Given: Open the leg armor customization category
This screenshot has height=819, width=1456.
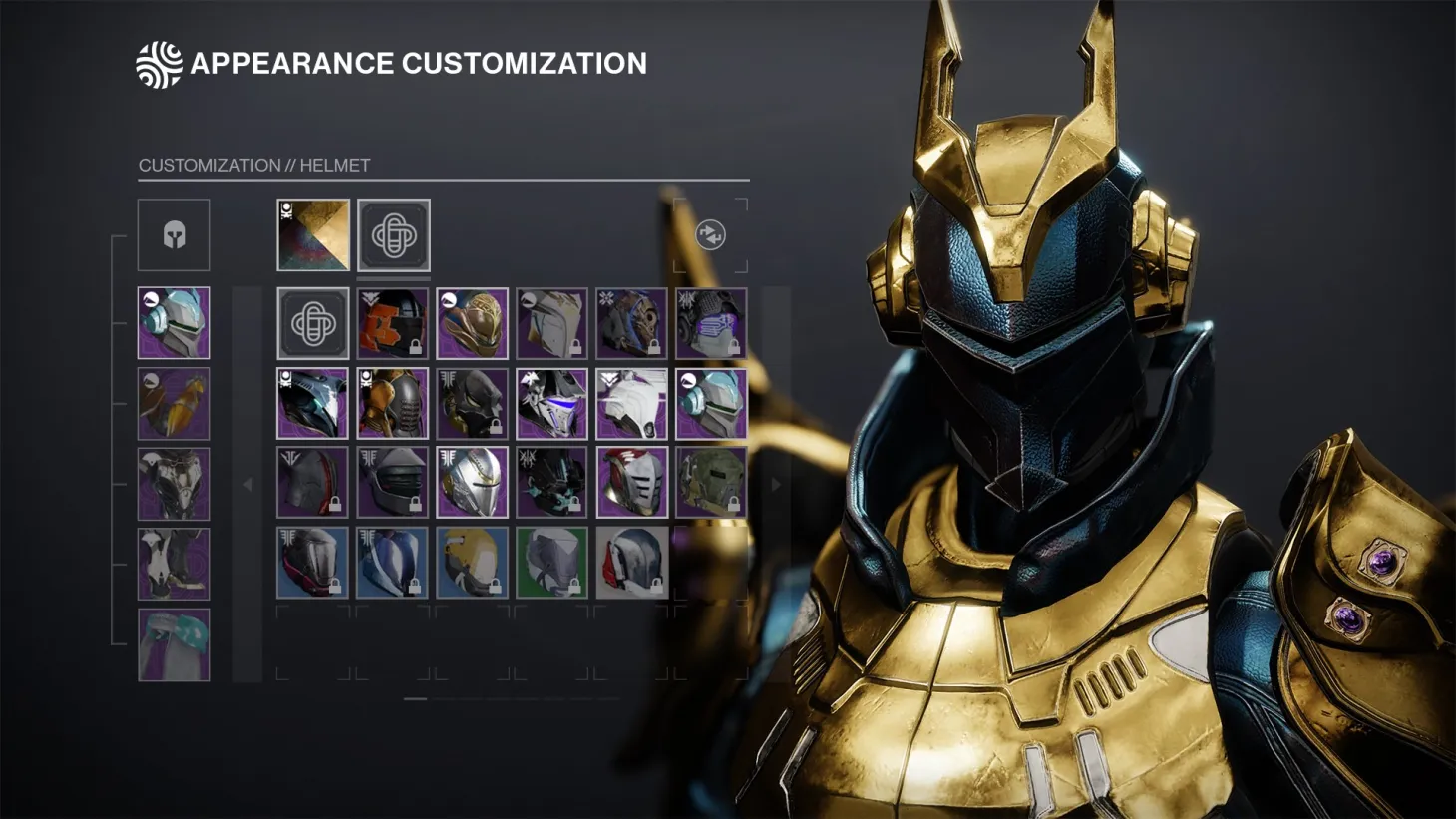Looking at the screenshot, I should (175, 563).
